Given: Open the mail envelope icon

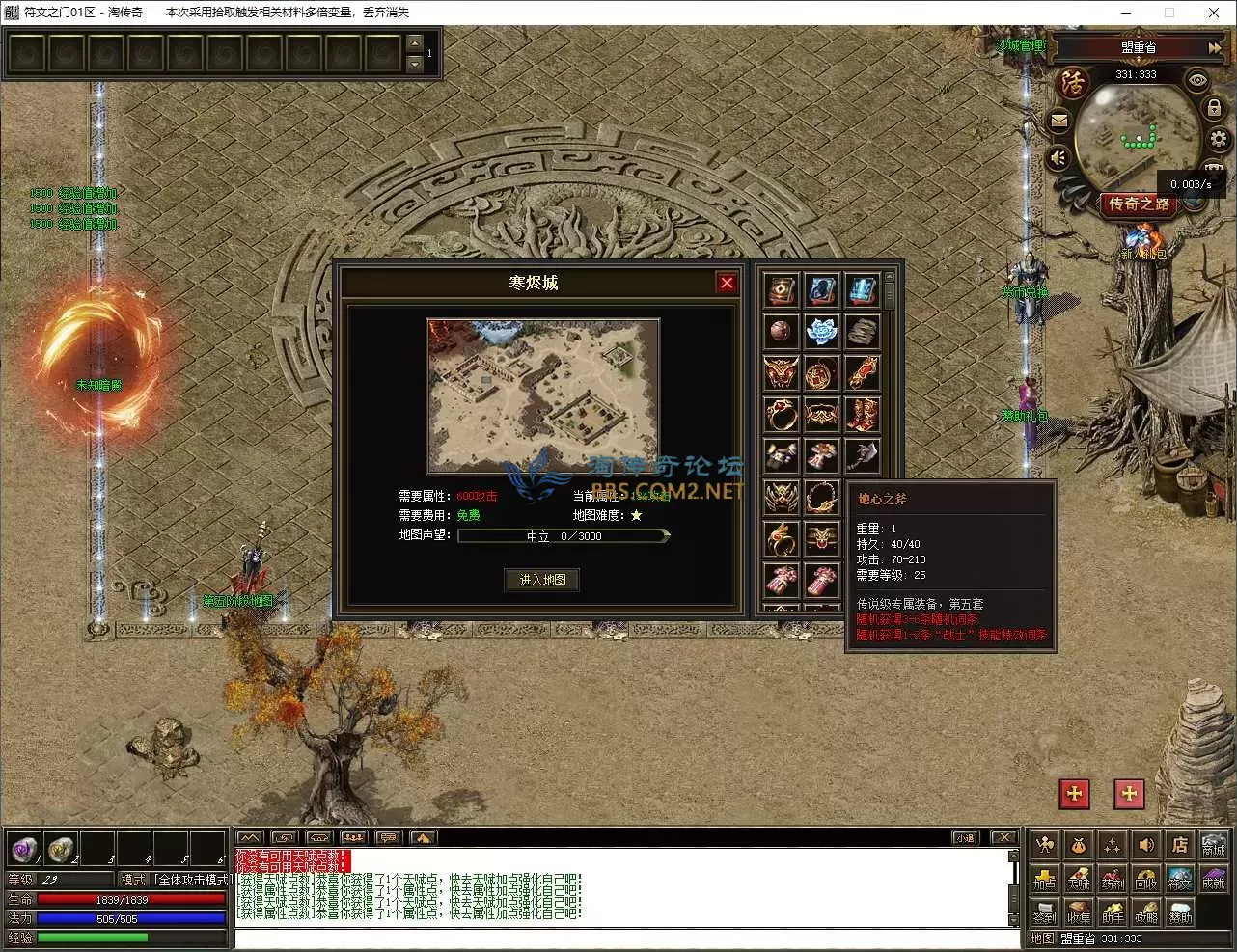Looking at the screenshot, I should tap(1058, 122).
